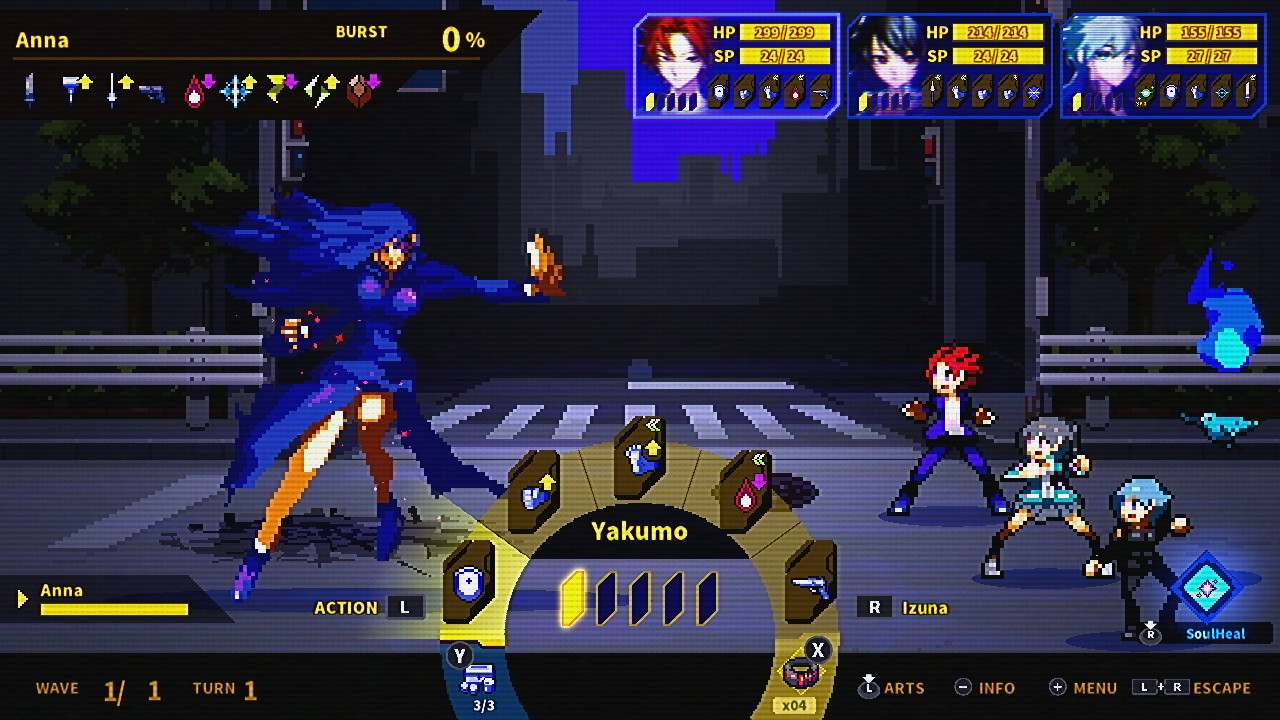The height and width of the screenshot is (720, 1280).
Task: Click the ACTION label beside the wheel
Action: 346,607
